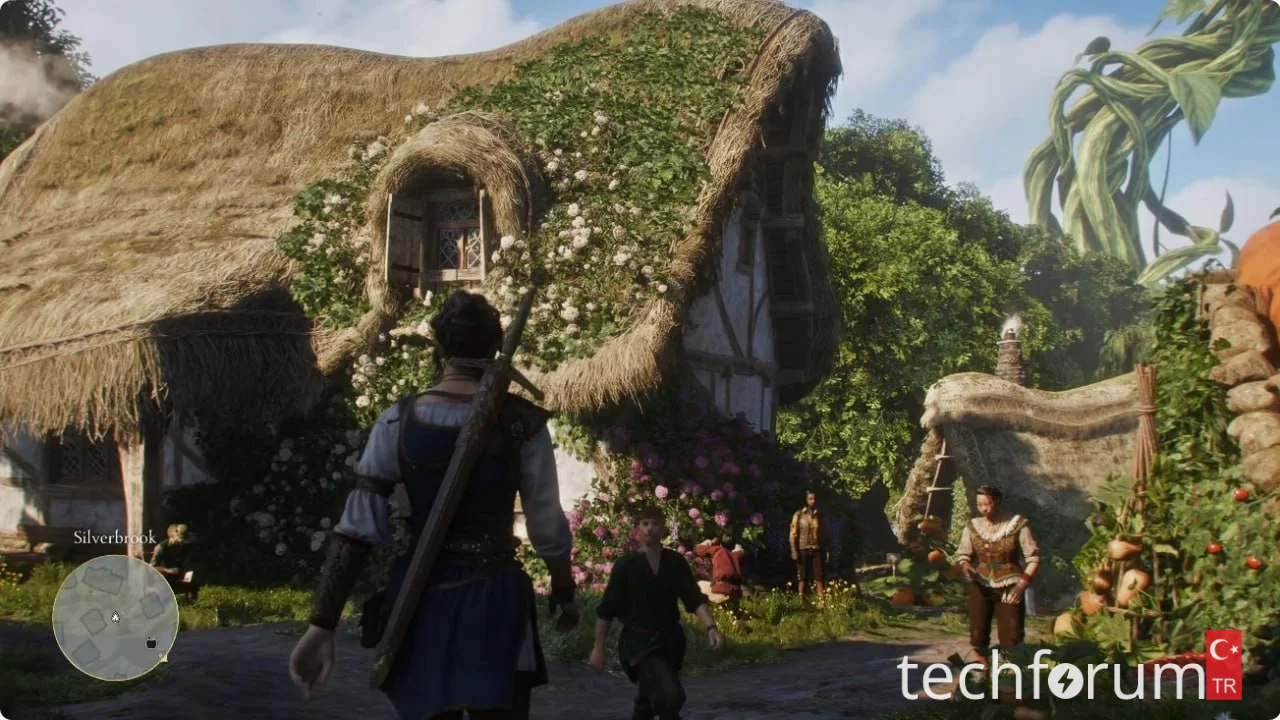Expand the minimap in the lower-left corner
Viewport: 1280px width, 720px height.
115,617
